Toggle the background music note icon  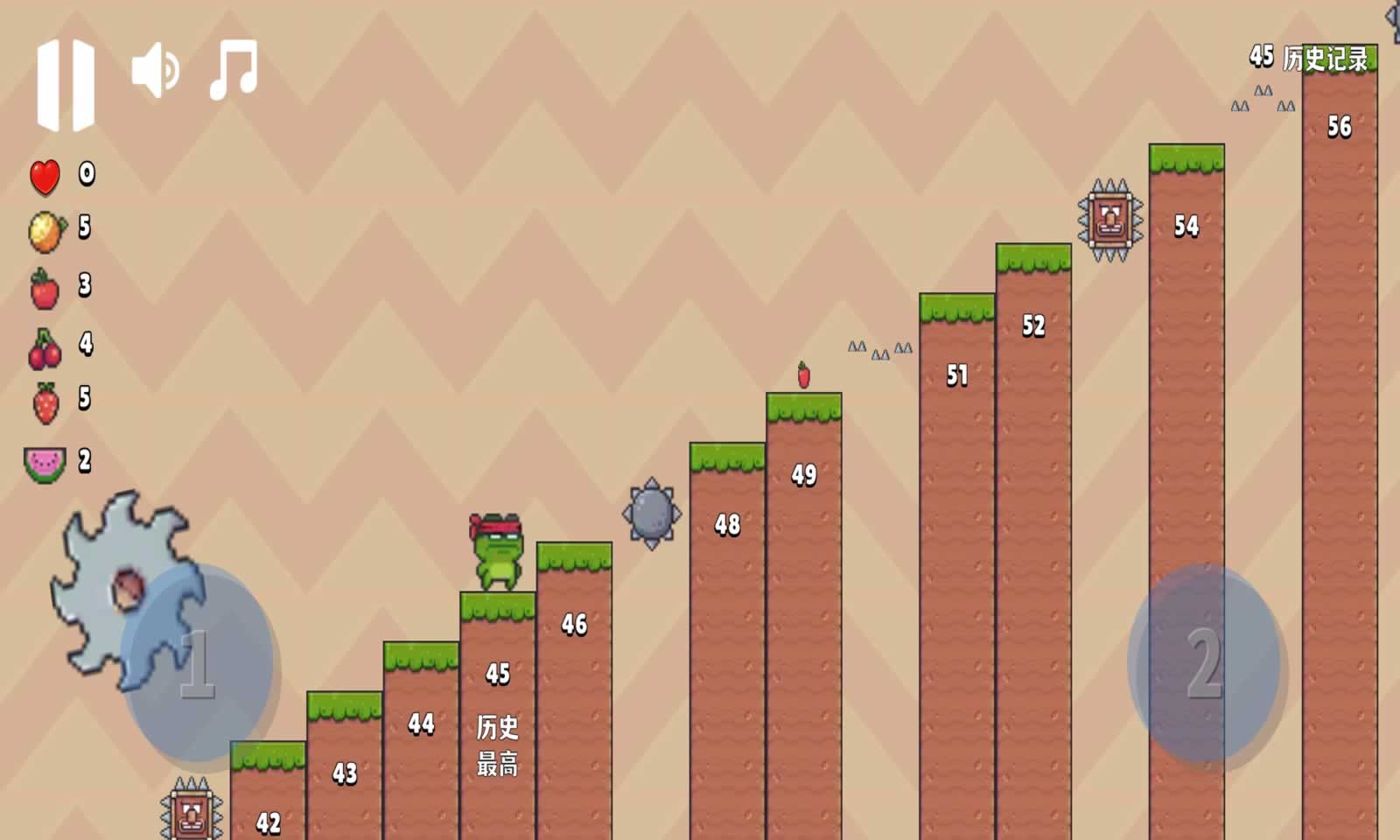(x=234, y=69)
